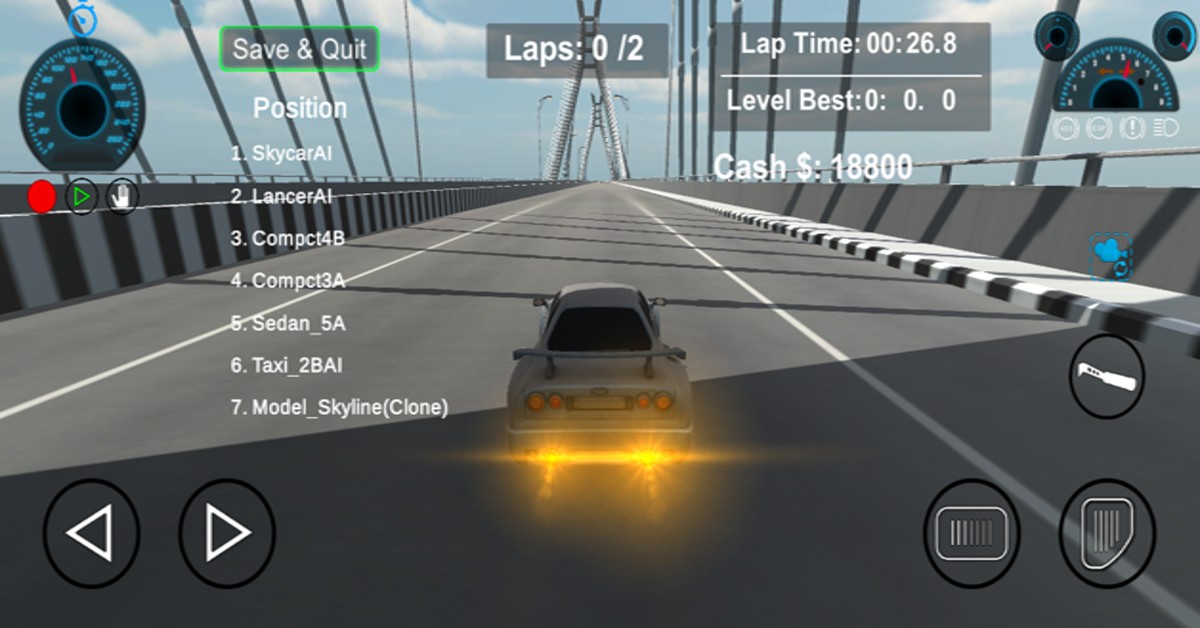This screenshot has height=628, width=1200.
Task: Toggle the ABS indicator icon
Action: pos(1067,128)
